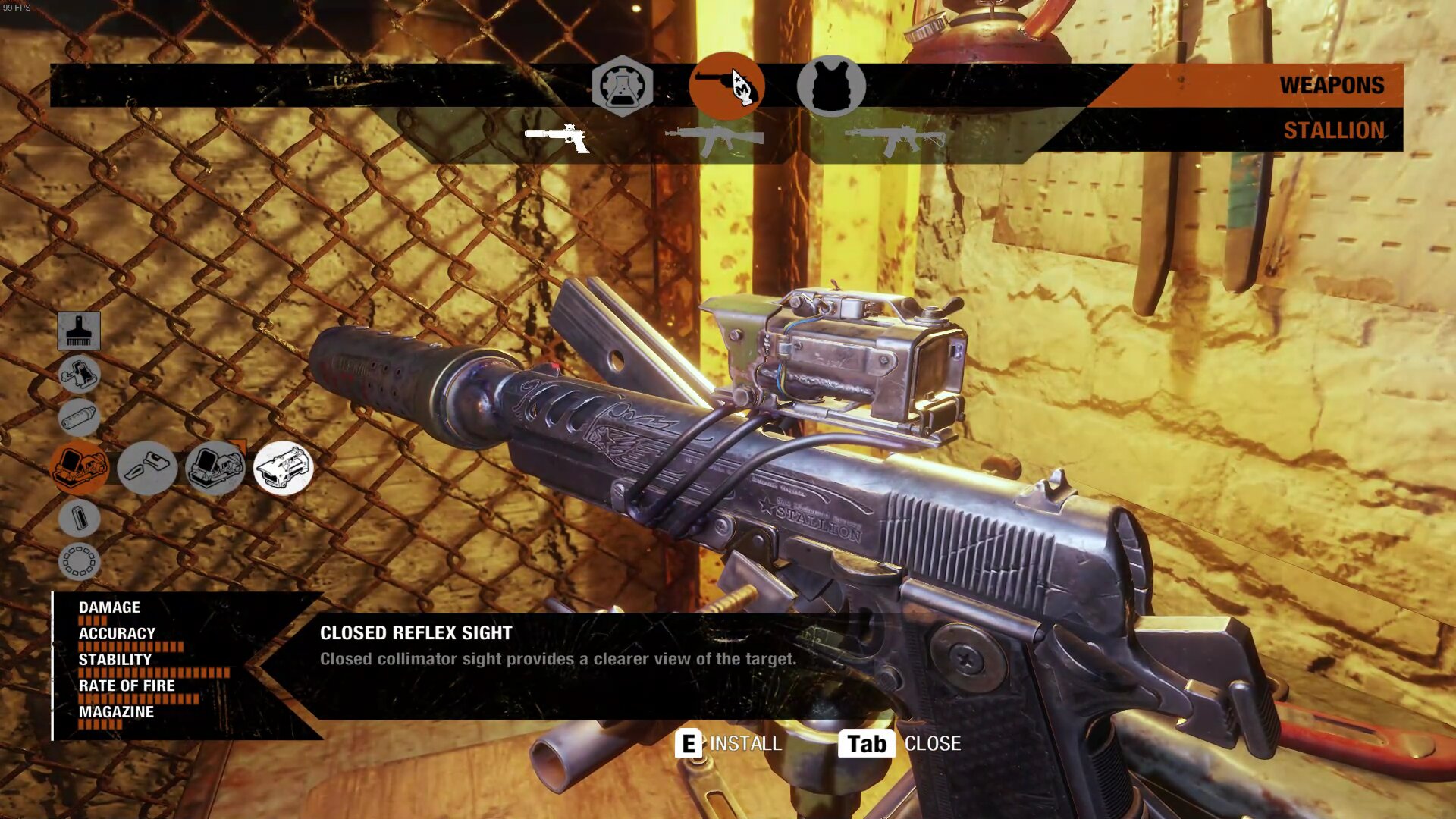
Task: Click the weapon cleaning brush icon
Action: pos(79,331)
